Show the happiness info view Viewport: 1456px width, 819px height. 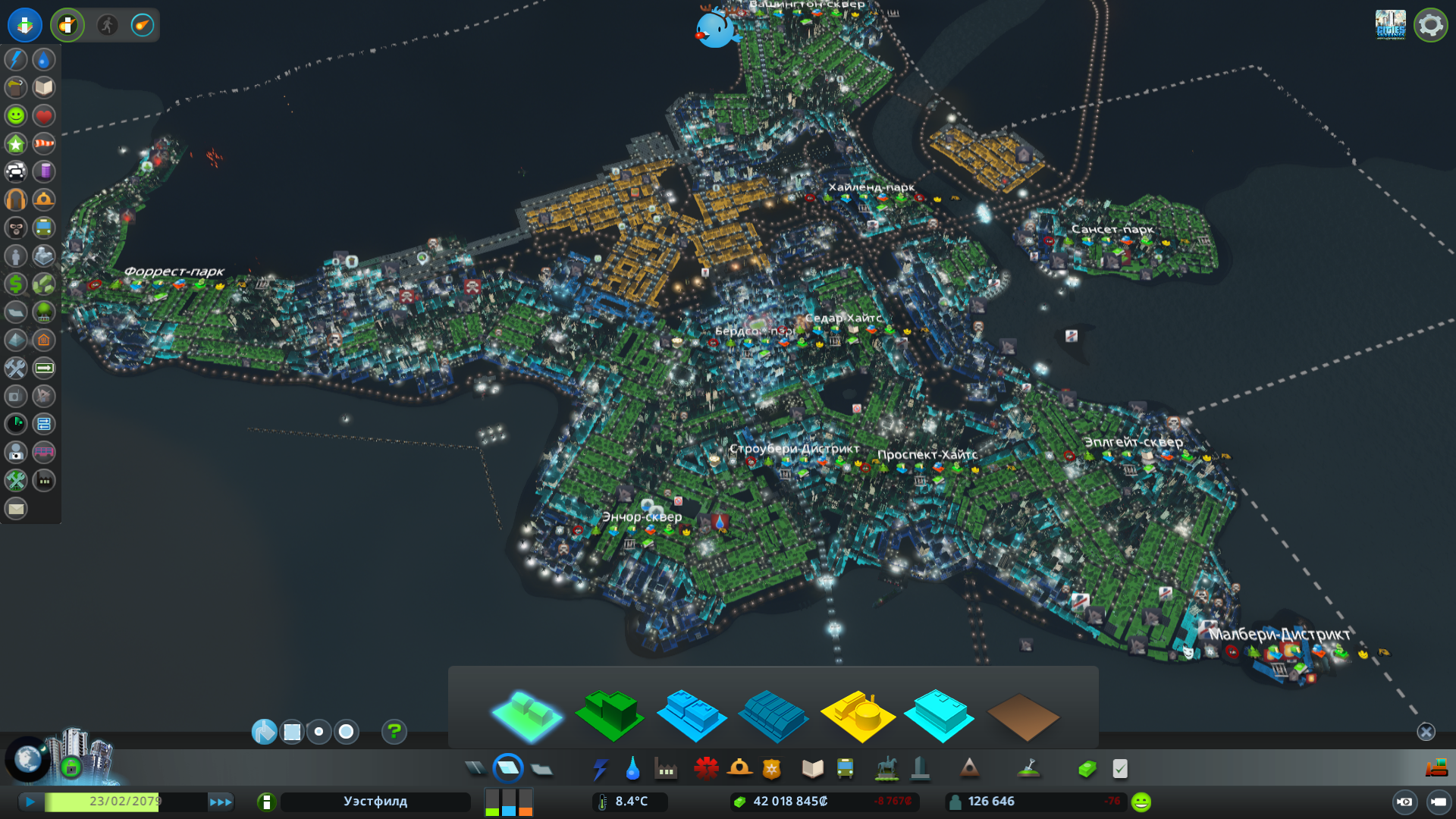pos(16,115)
